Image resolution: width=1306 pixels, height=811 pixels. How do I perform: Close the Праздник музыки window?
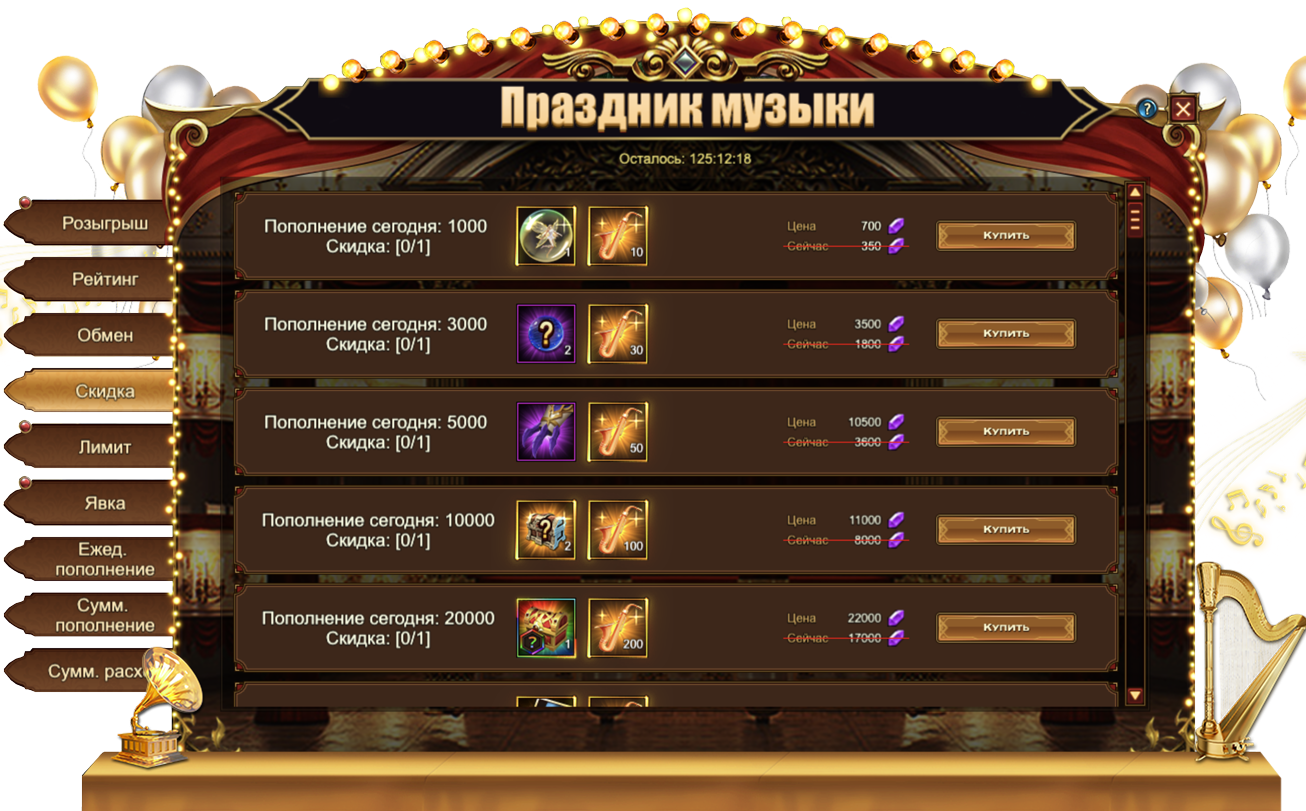[x=1183, y=108]
